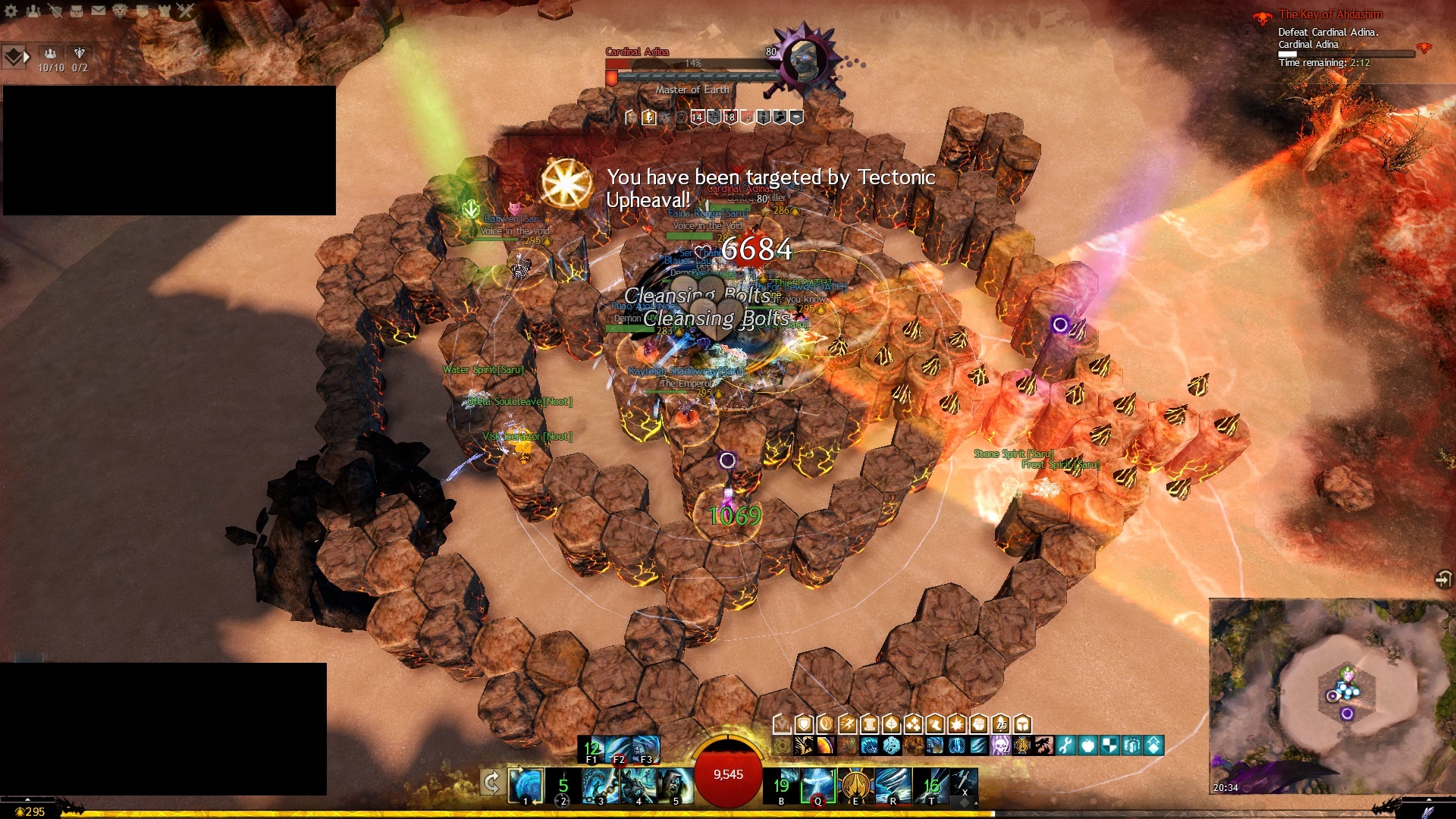
Task: Open the inventory bag icon
Action: [x=77, y=11]
